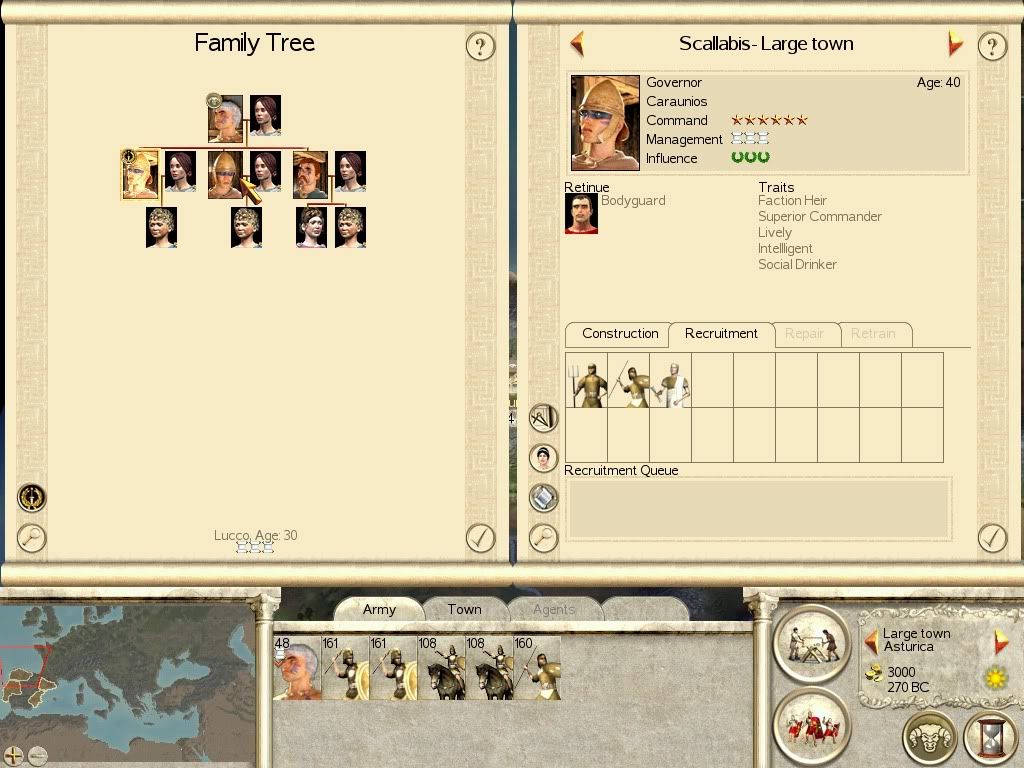1024x768 pixels.
Task: Select the general's unit card with 48 men
Action: (296, 668)
